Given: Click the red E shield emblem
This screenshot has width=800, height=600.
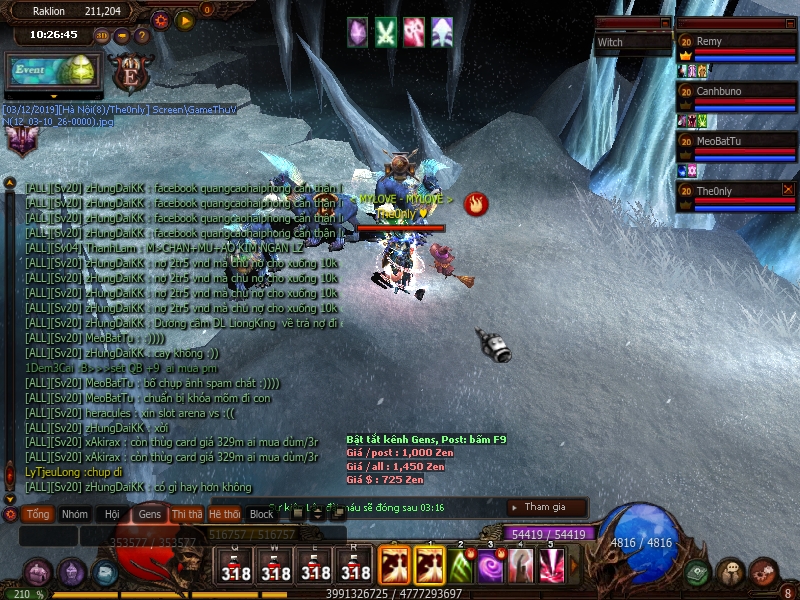Looking at the screenshot, I should click(129, 73).
